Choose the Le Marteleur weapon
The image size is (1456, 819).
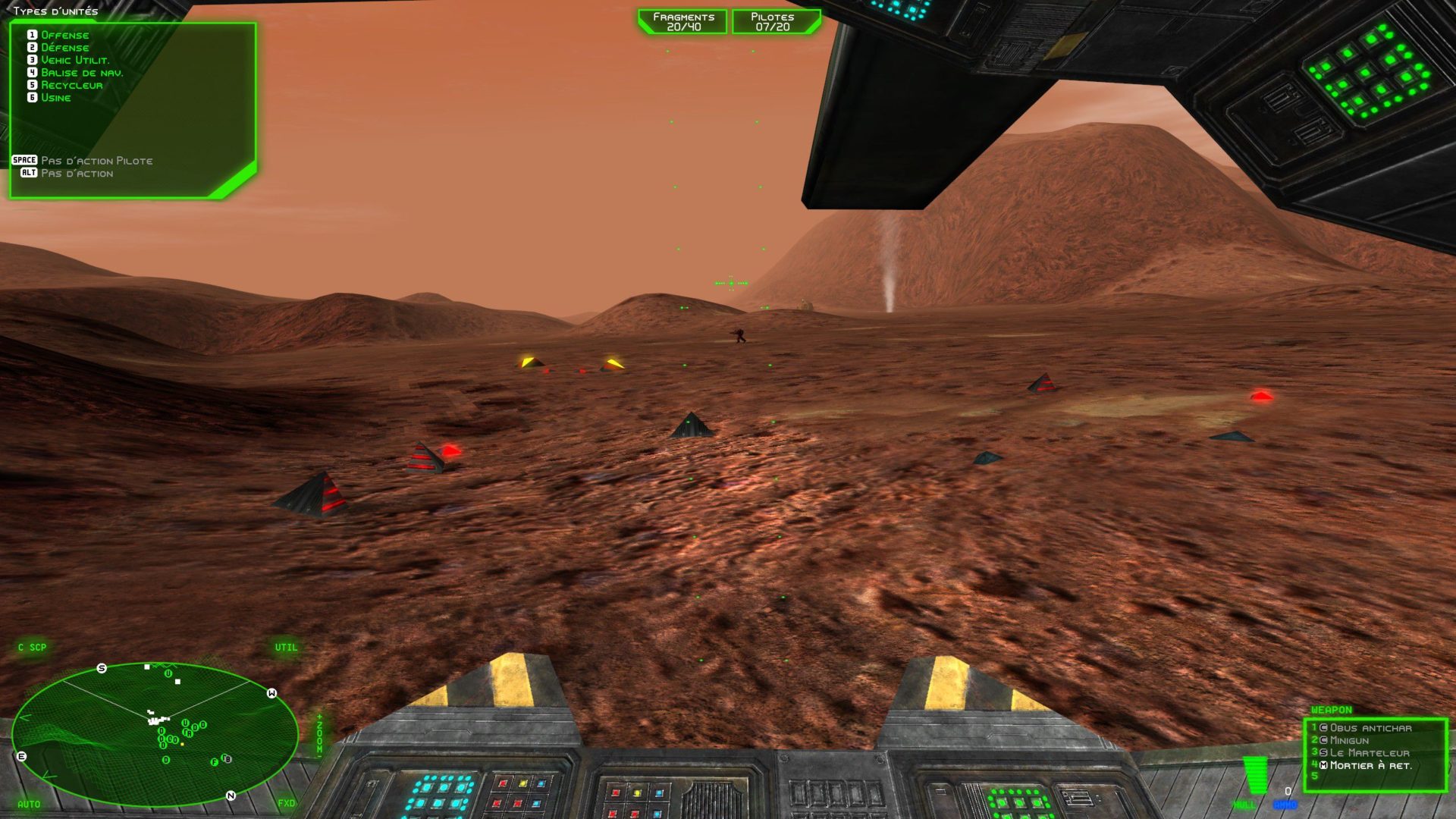(x=1369, y=753)
